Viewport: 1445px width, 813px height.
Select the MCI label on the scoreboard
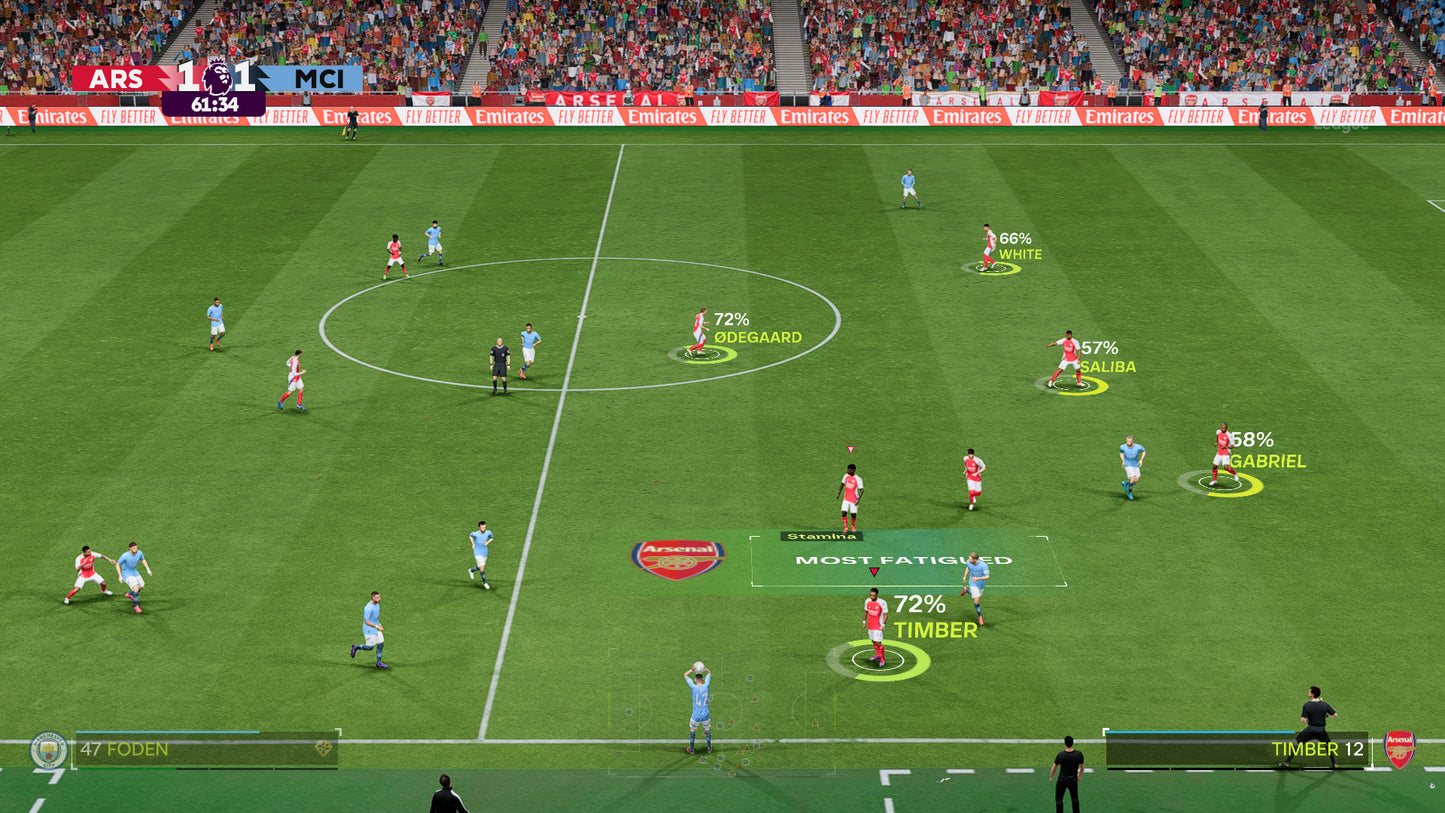point(318,79)
